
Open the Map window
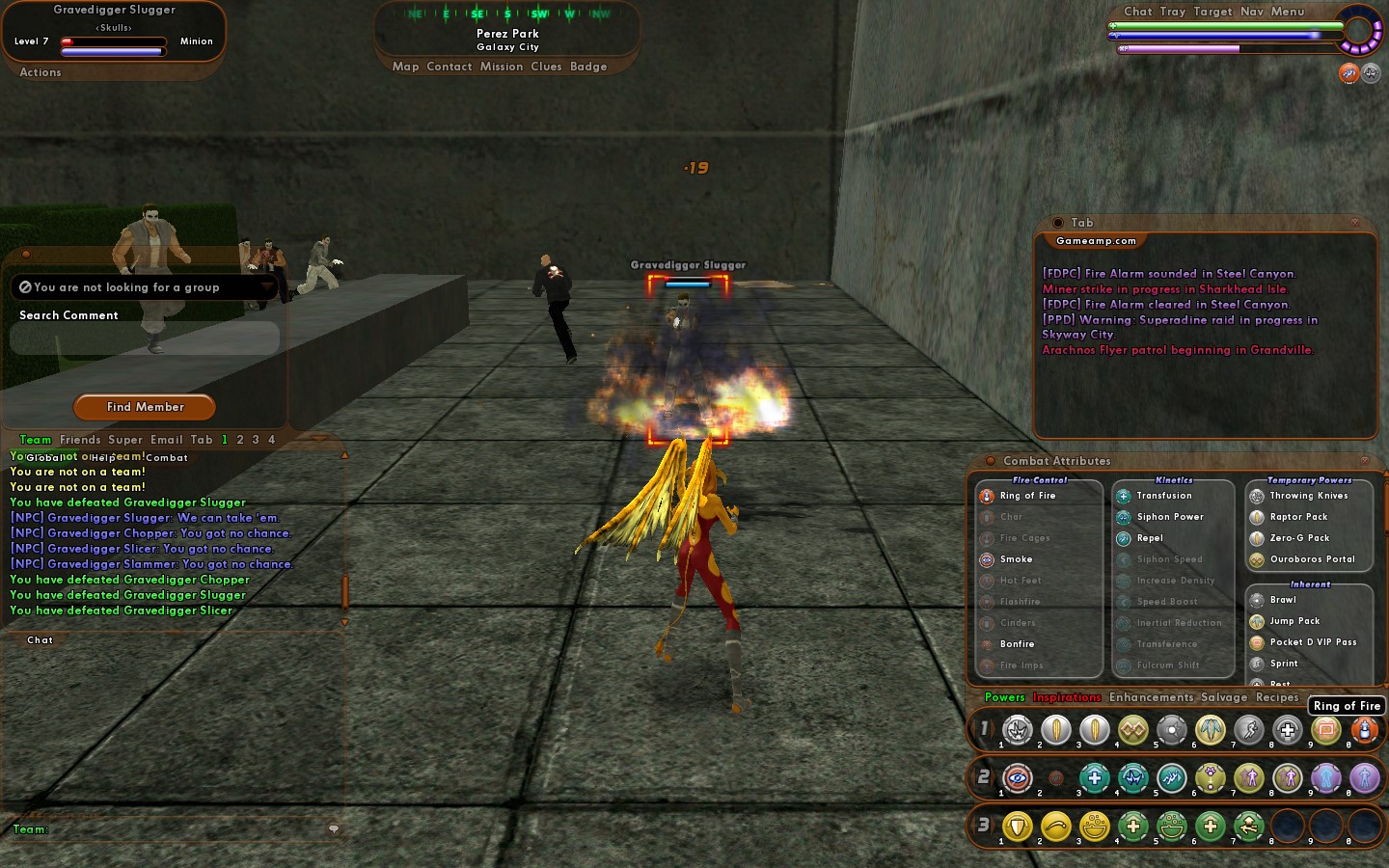[405, 67]
